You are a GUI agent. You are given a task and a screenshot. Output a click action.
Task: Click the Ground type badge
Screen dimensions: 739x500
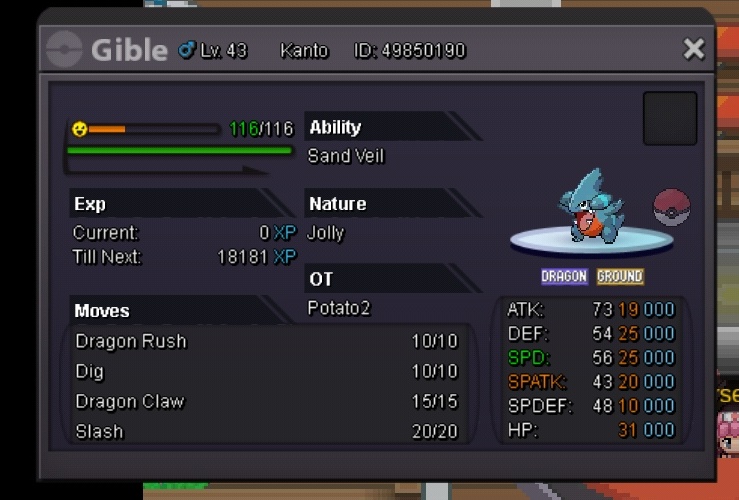[x=620, y=276]
